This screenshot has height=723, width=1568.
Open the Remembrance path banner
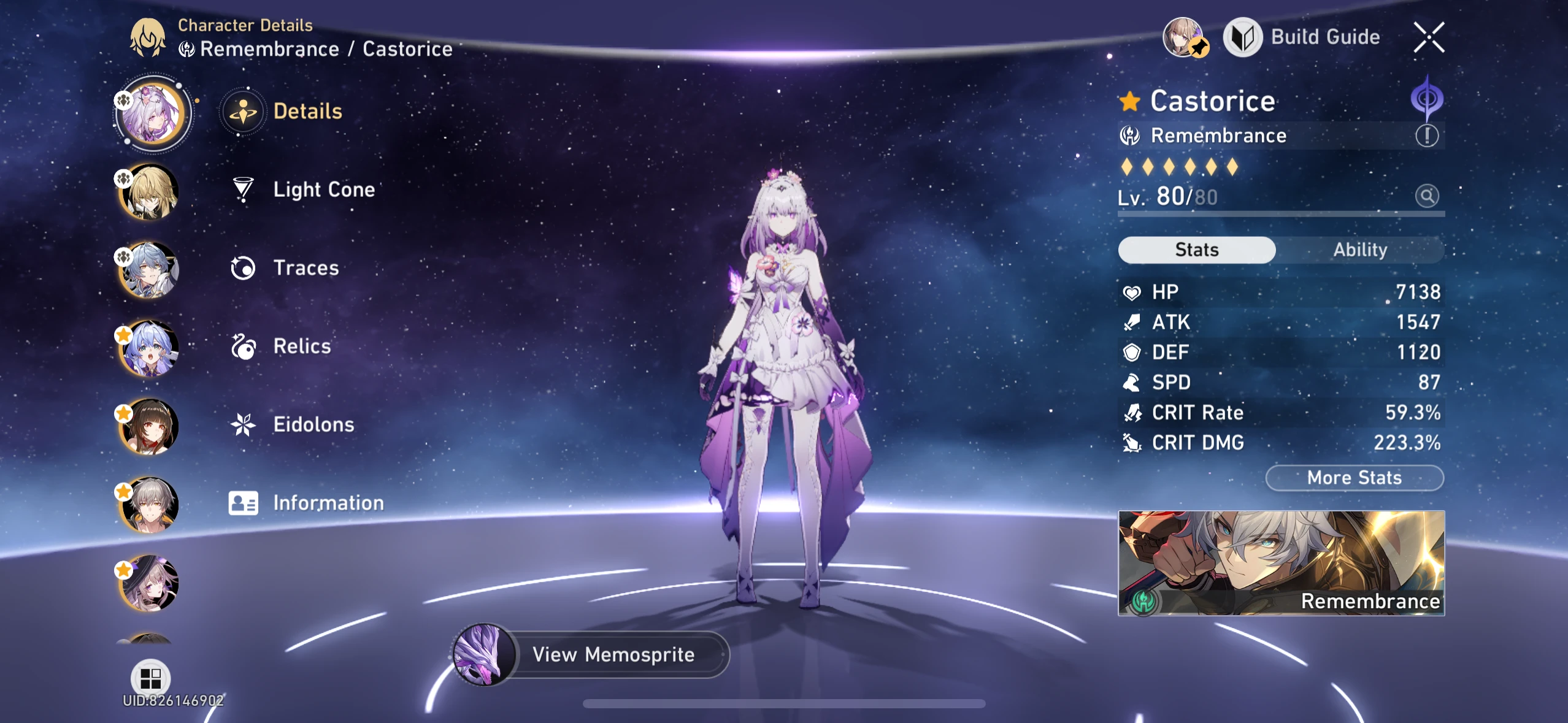point(1281,564)
